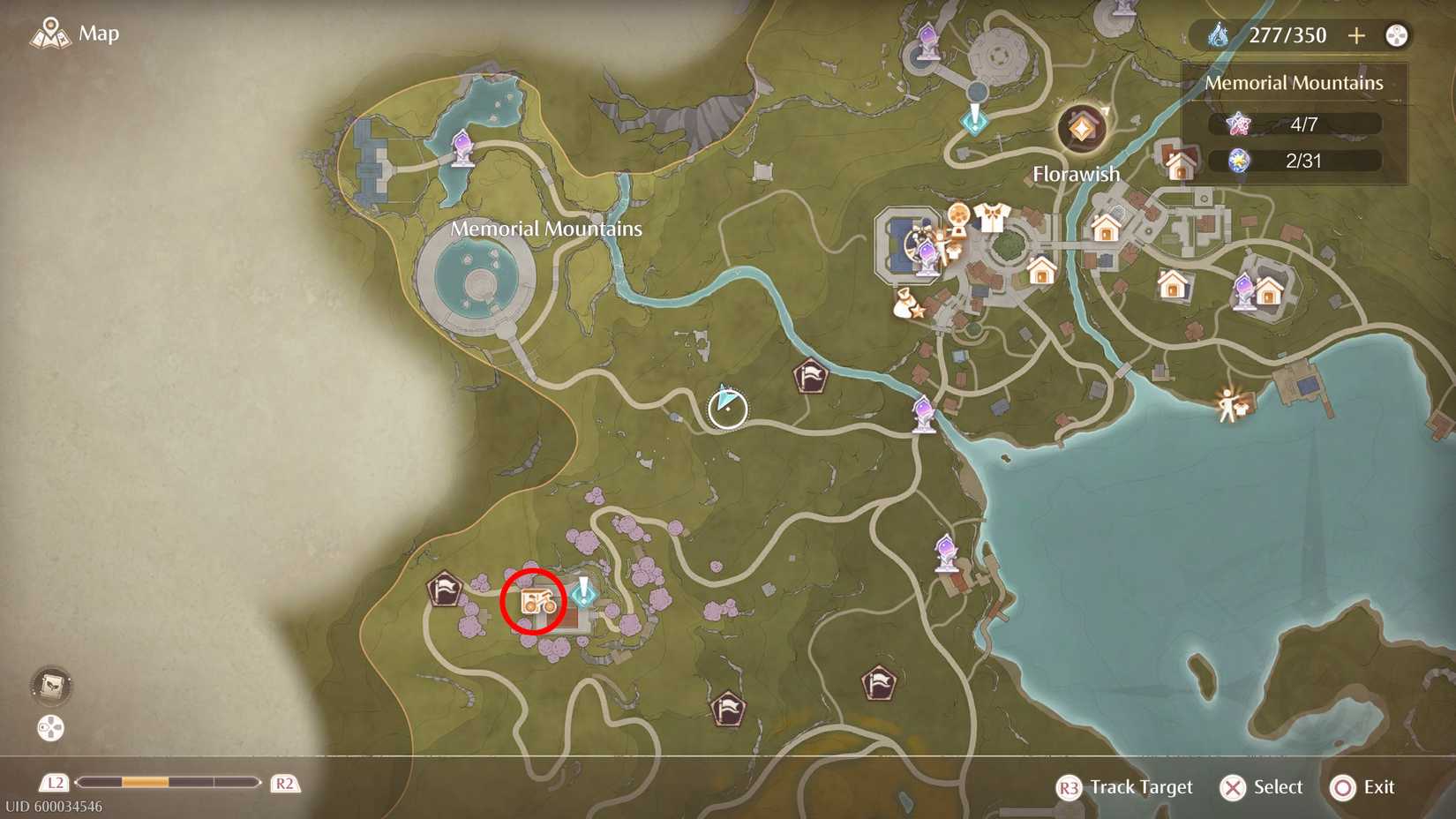The height and width of the screenshot is (819, 1456).
Task: Click the blue orb collectible counter icon
Action: [1241, 161]
